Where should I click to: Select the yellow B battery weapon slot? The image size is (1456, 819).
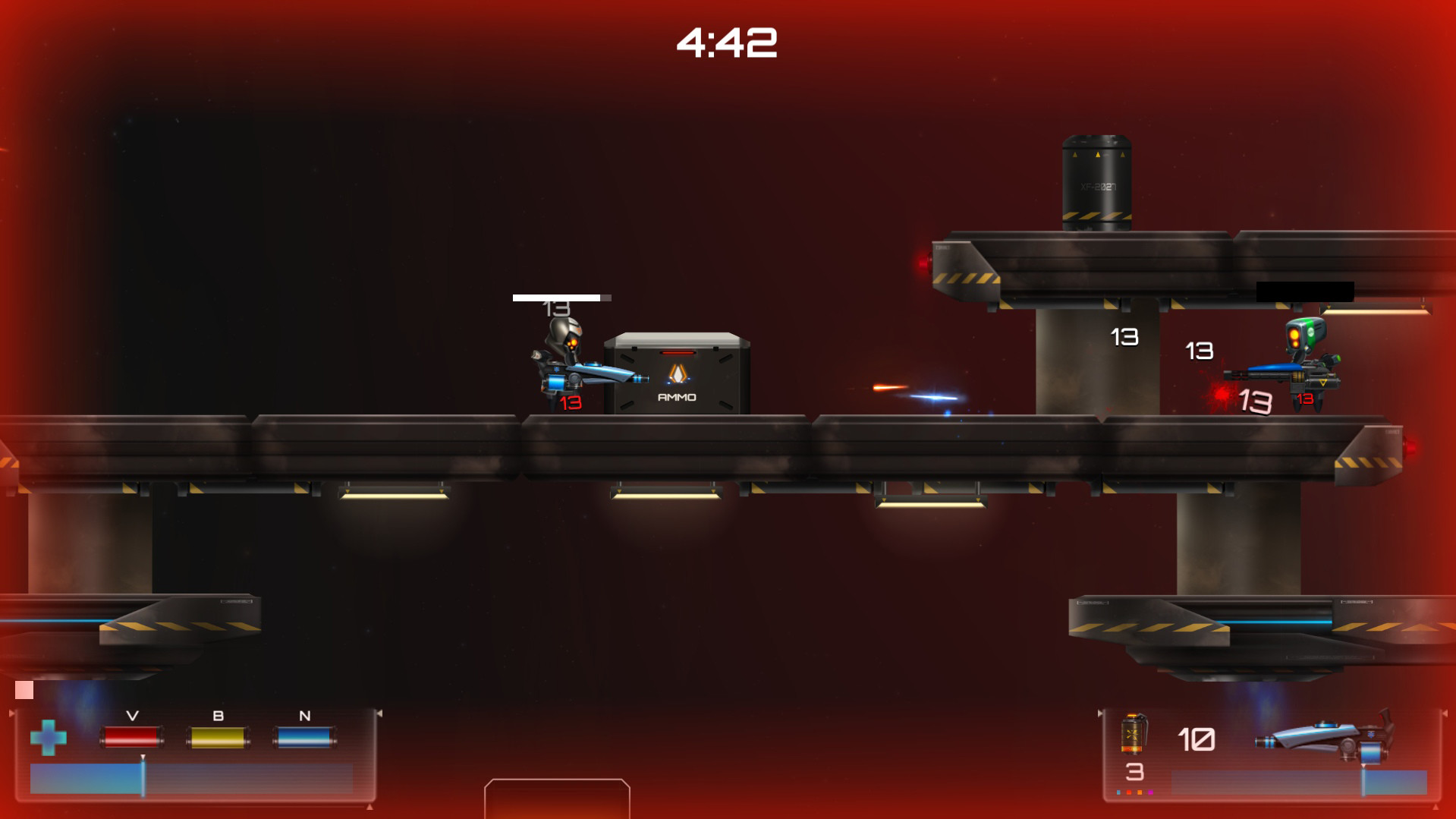pos(219,737)
